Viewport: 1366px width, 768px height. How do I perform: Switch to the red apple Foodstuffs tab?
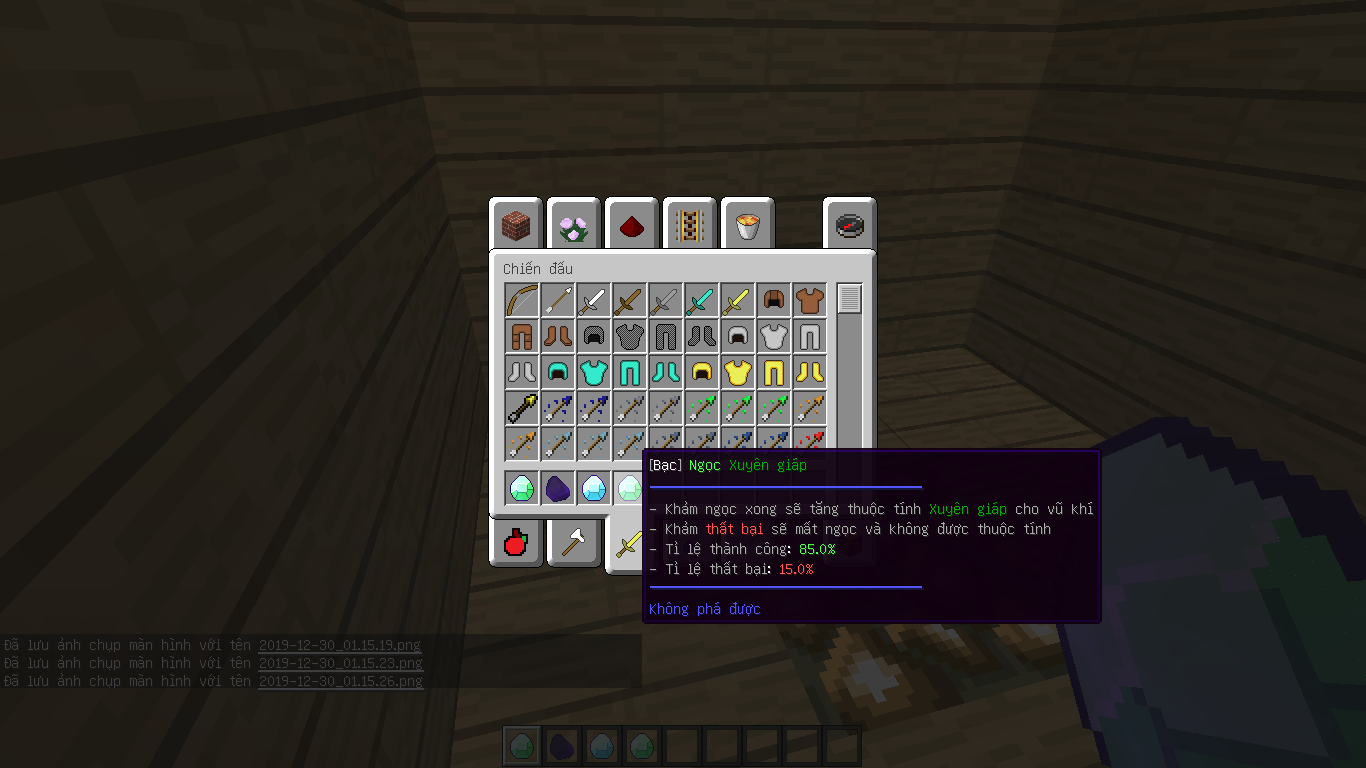(x=516, y=543)
